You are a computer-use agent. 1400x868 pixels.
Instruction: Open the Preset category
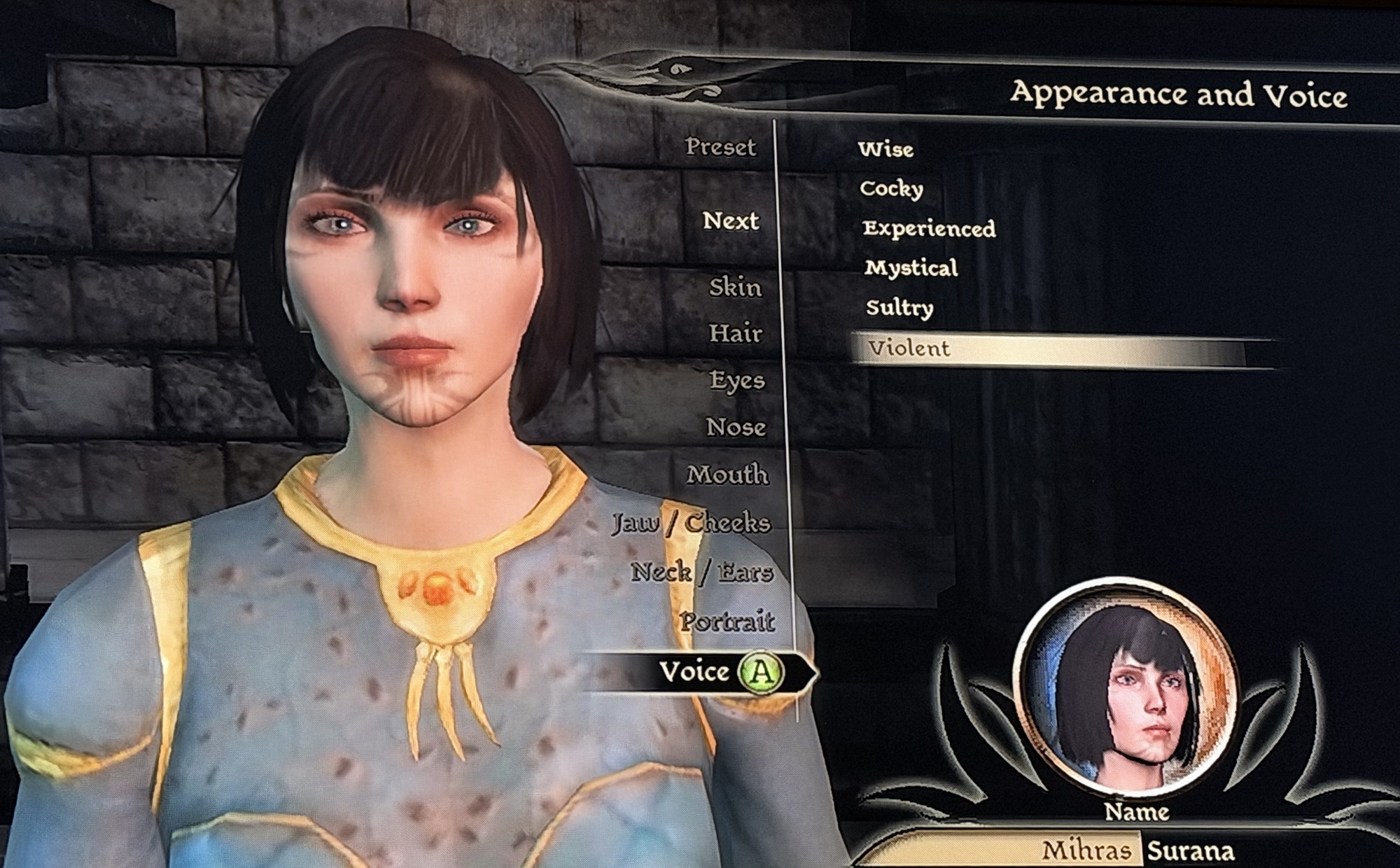tap(720, 147)
